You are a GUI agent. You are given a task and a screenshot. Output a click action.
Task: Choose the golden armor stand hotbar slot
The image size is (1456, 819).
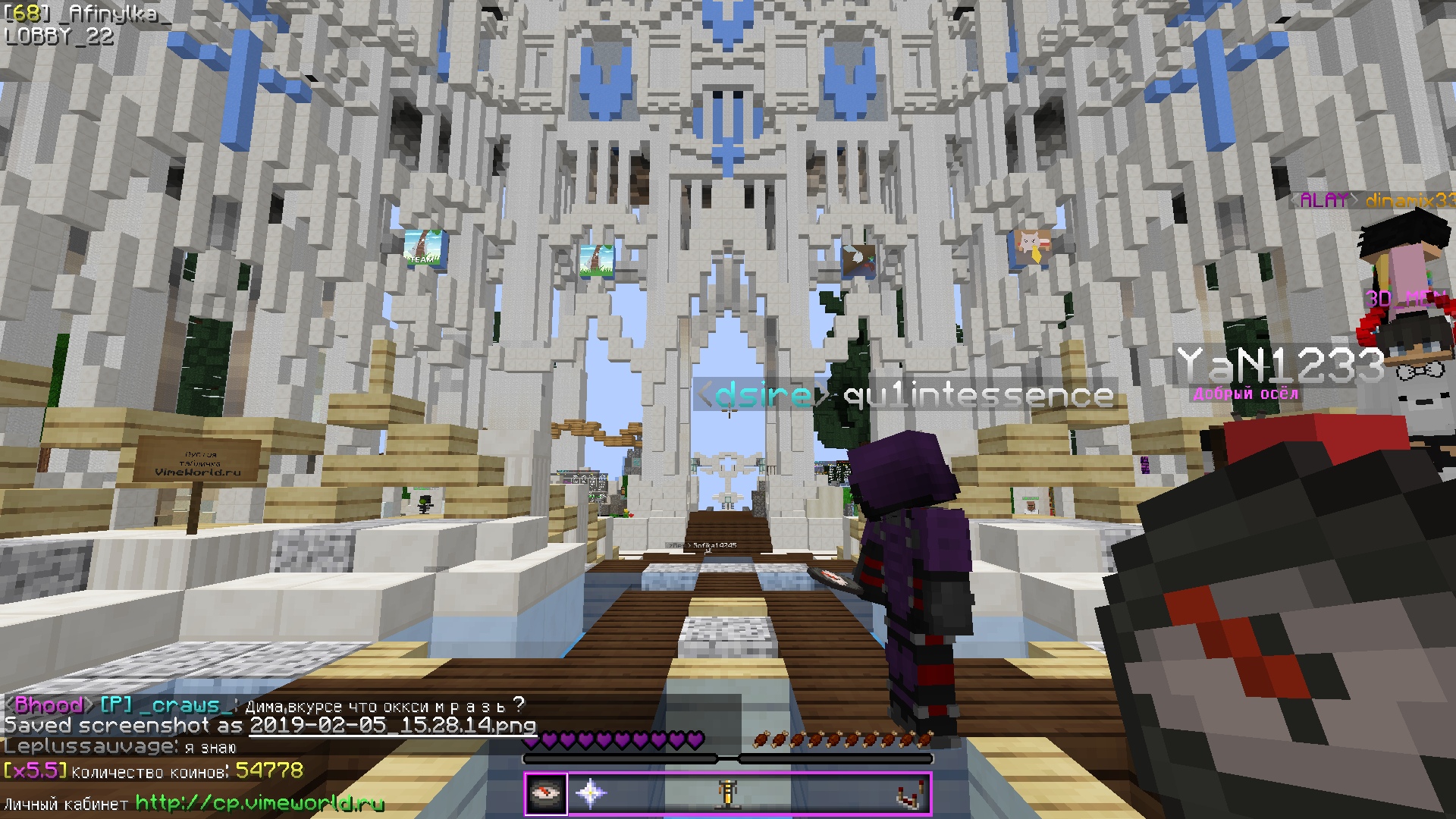[728, 793]
